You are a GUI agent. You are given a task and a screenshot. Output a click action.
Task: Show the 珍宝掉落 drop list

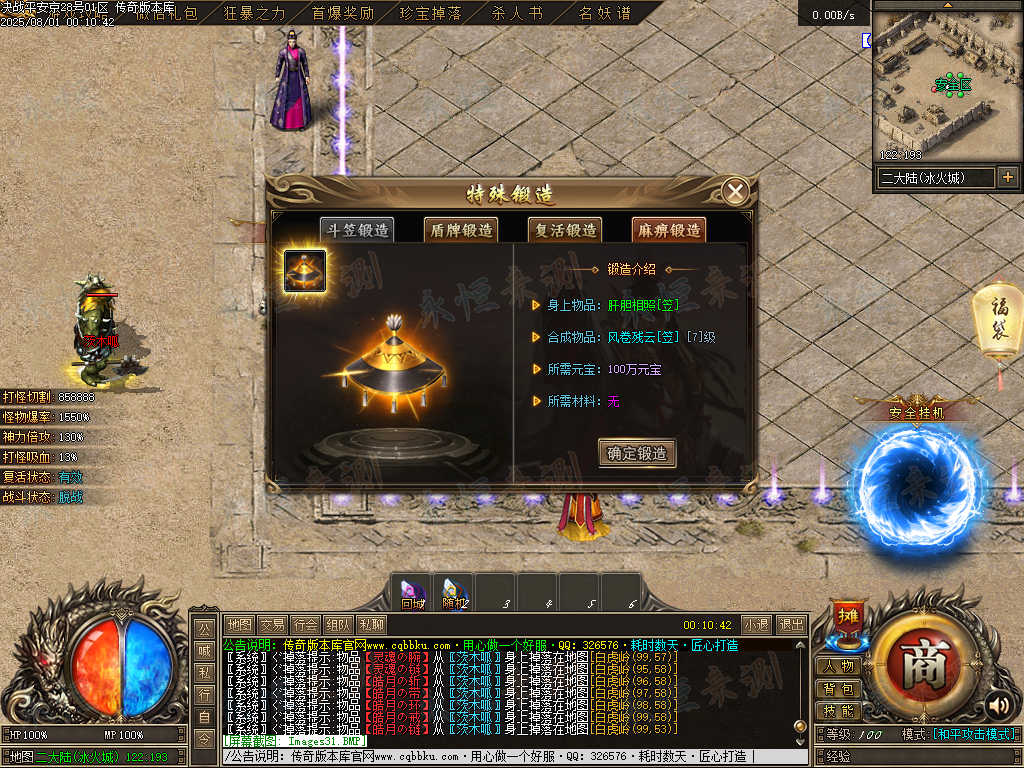430,13
